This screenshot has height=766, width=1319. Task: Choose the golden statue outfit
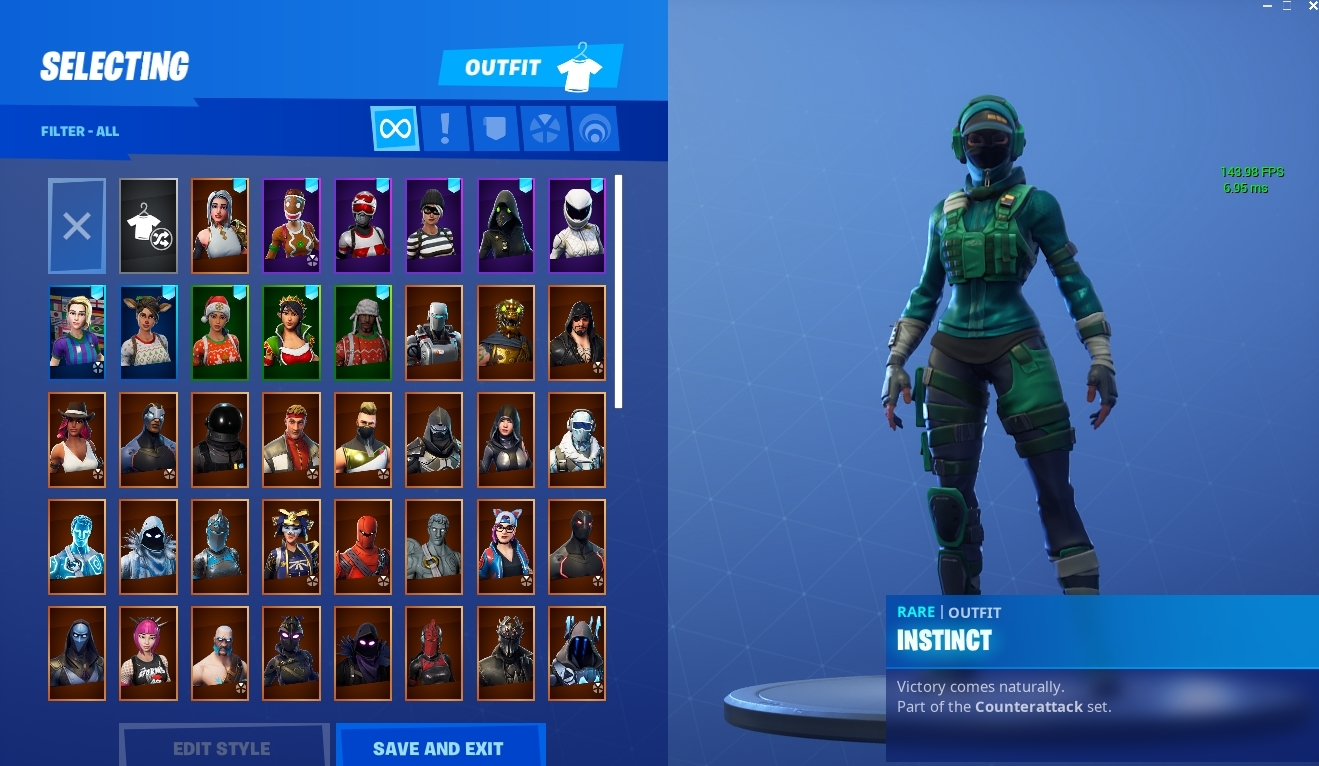coord(505,333)
